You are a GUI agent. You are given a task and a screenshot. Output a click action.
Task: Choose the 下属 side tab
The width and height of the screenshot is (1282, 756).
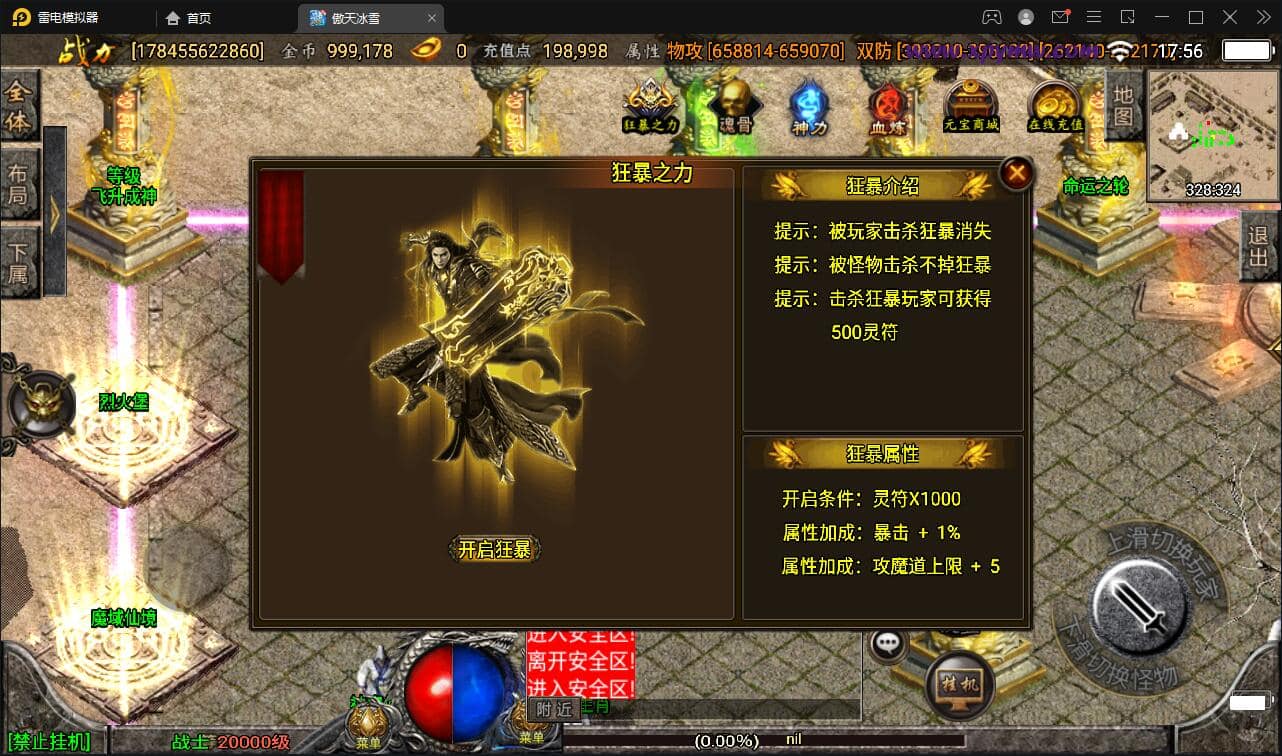(x=18, y=262)
